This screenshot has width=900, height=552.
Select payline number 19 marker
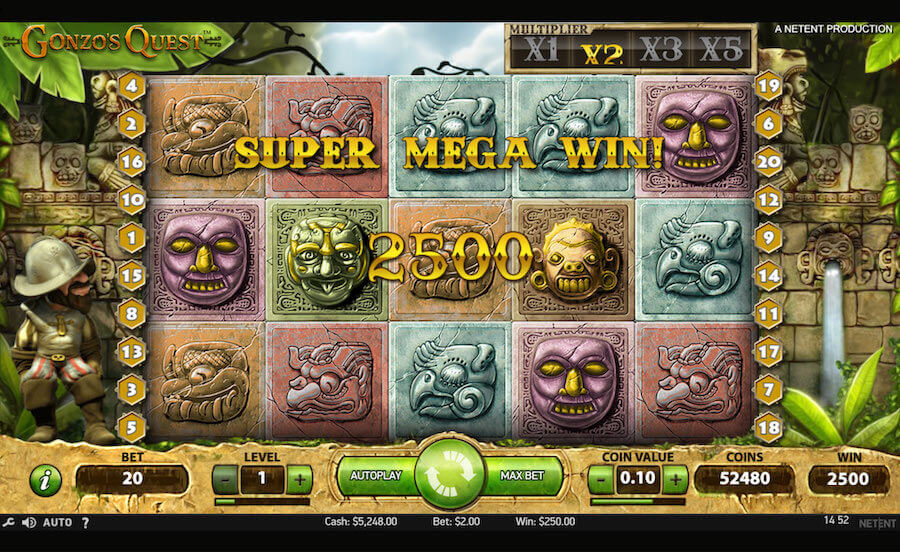coord(768,86)
